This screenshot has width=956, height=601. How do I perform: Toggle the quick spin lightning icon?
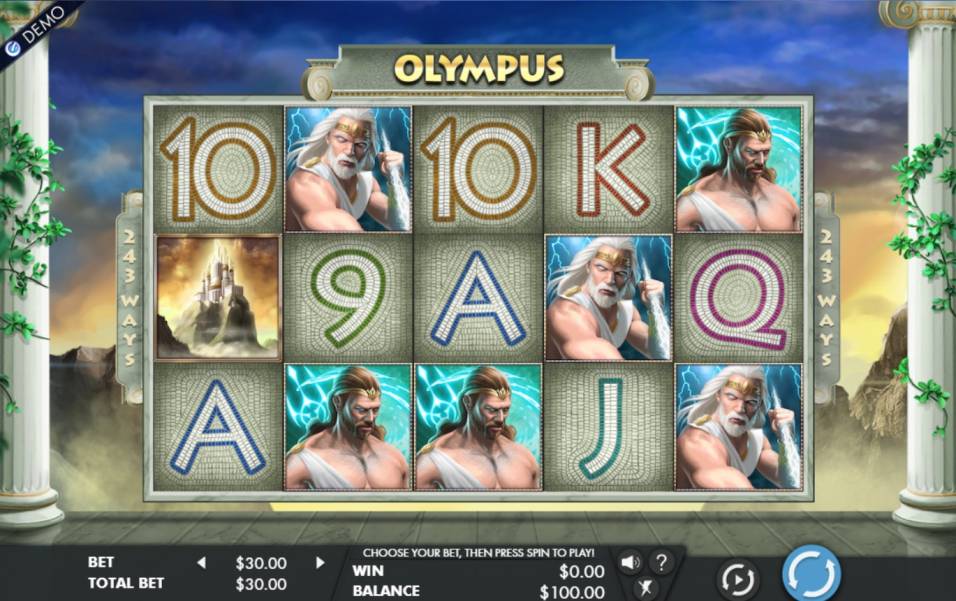pos(644,587)
